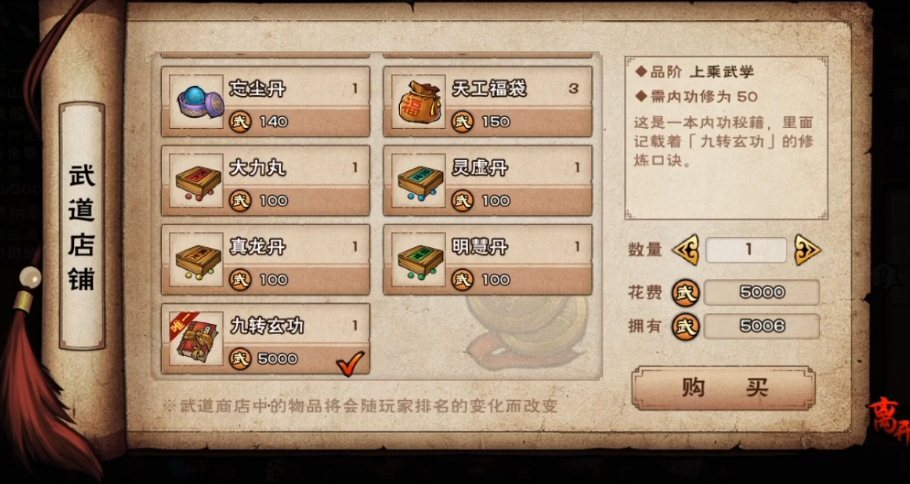Select the 忘尘丹 shop item
Image resolution: width=910 pixels, height=484 pixels.
265,102
